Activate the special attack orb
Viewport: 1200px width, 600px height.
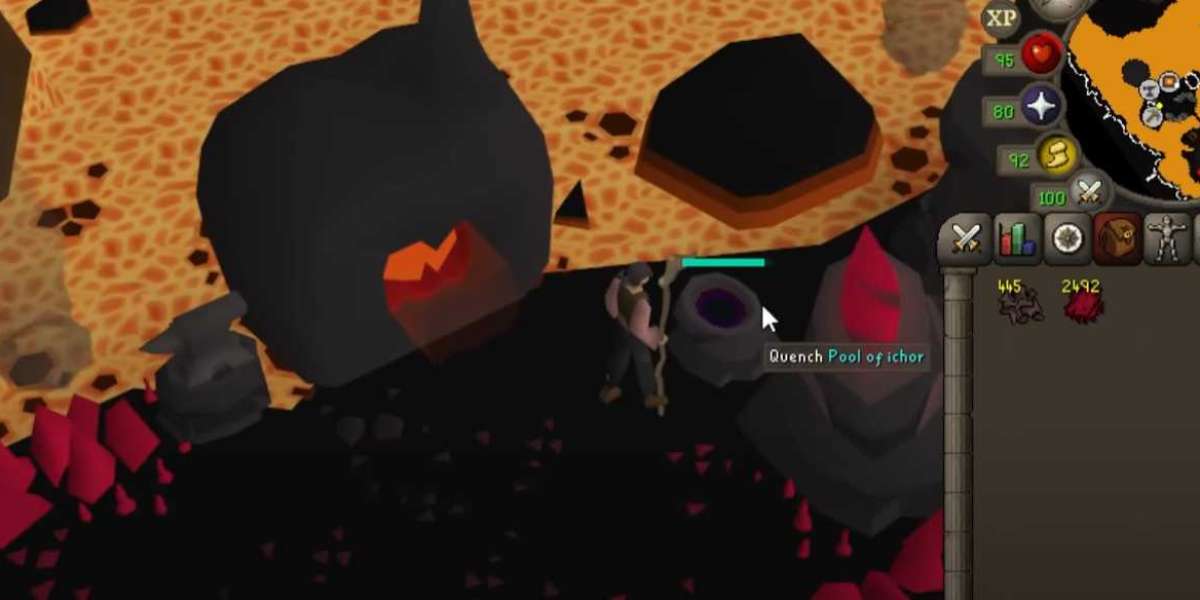1089,189
